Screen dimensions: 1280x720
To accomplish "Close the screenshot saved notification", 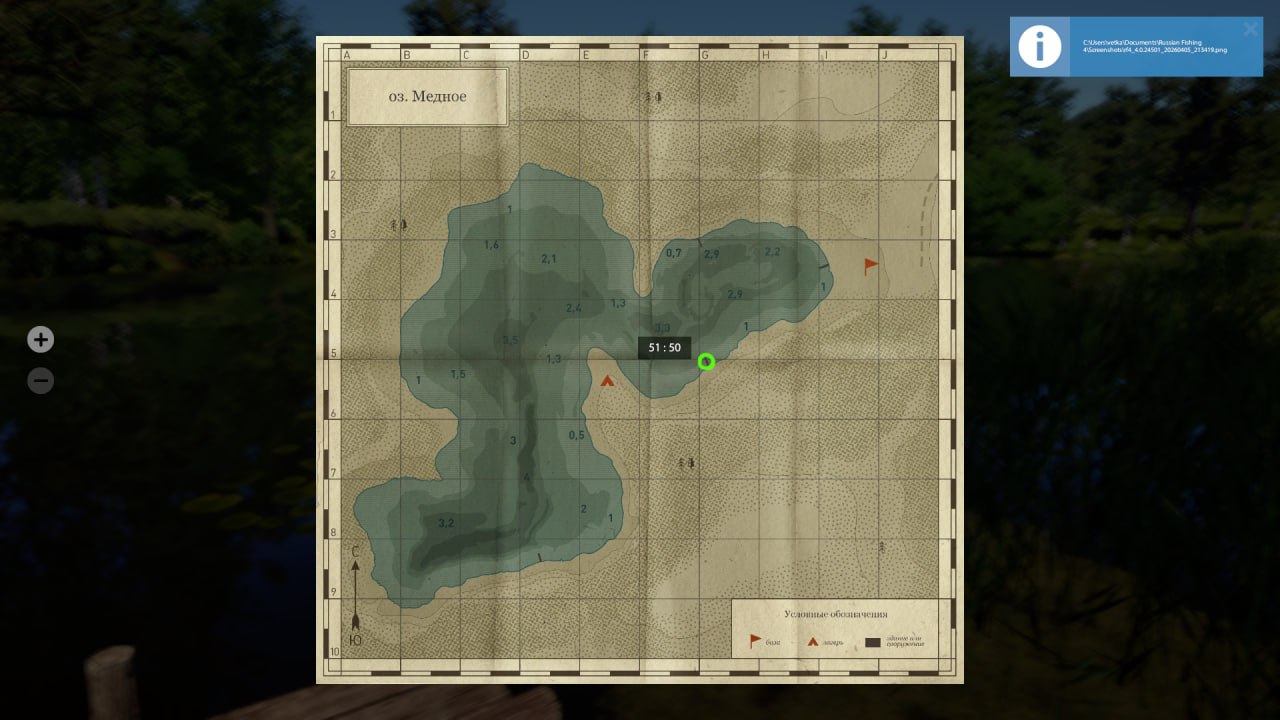I will pyautogui.click(x=1250, y=29).
